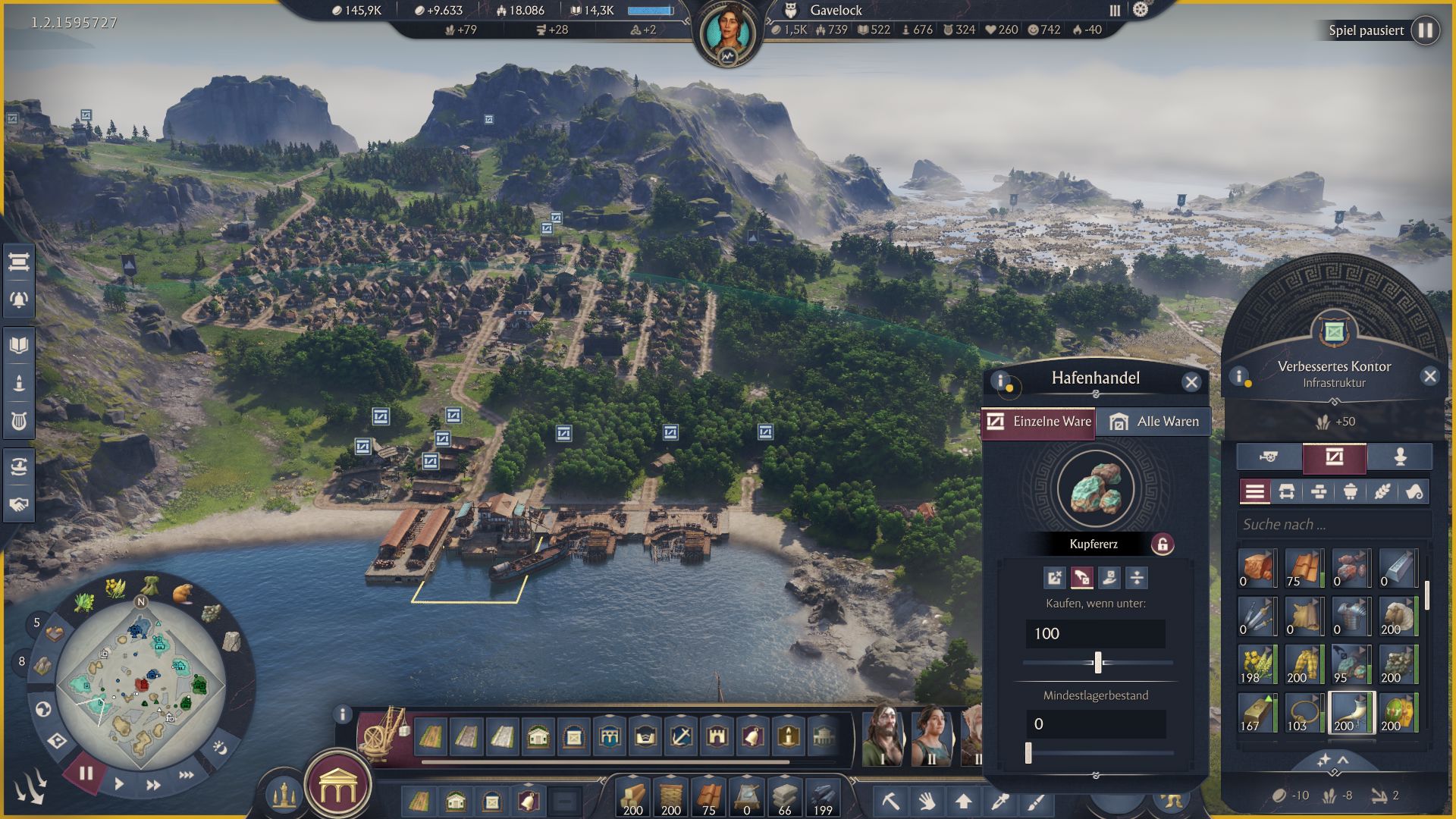Set game speed to normal play
The height and width of the screenshot is (819, 1456).
click(x=119, y=784)
